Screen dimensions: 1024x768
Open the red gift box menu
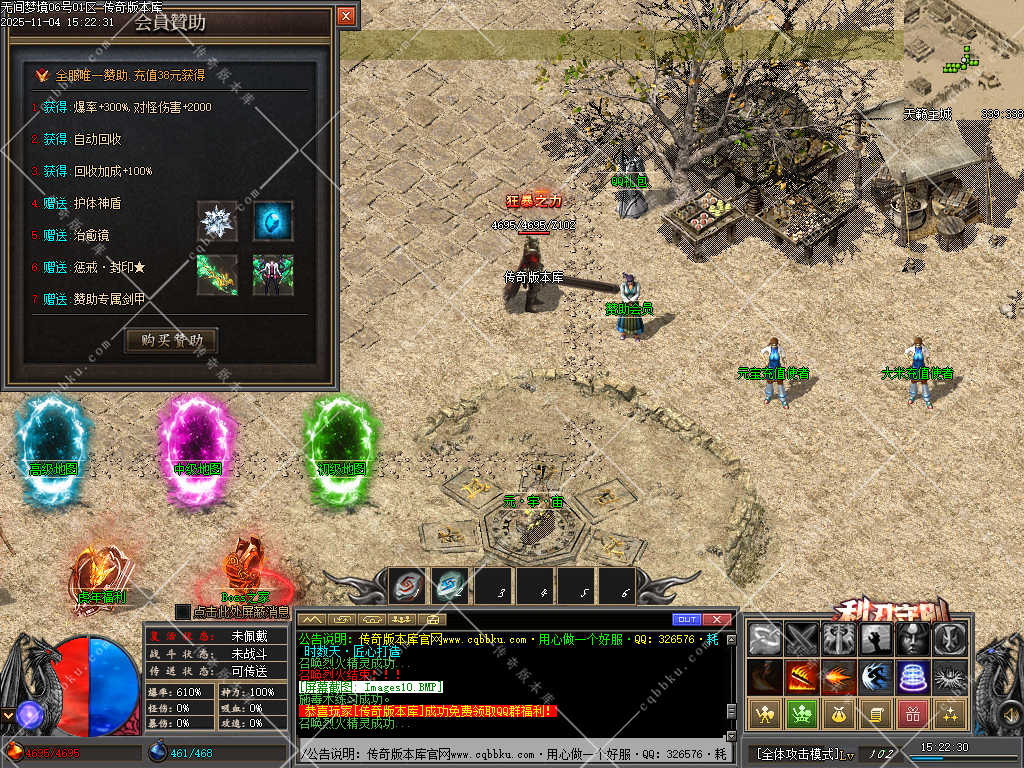coord(912,714)
